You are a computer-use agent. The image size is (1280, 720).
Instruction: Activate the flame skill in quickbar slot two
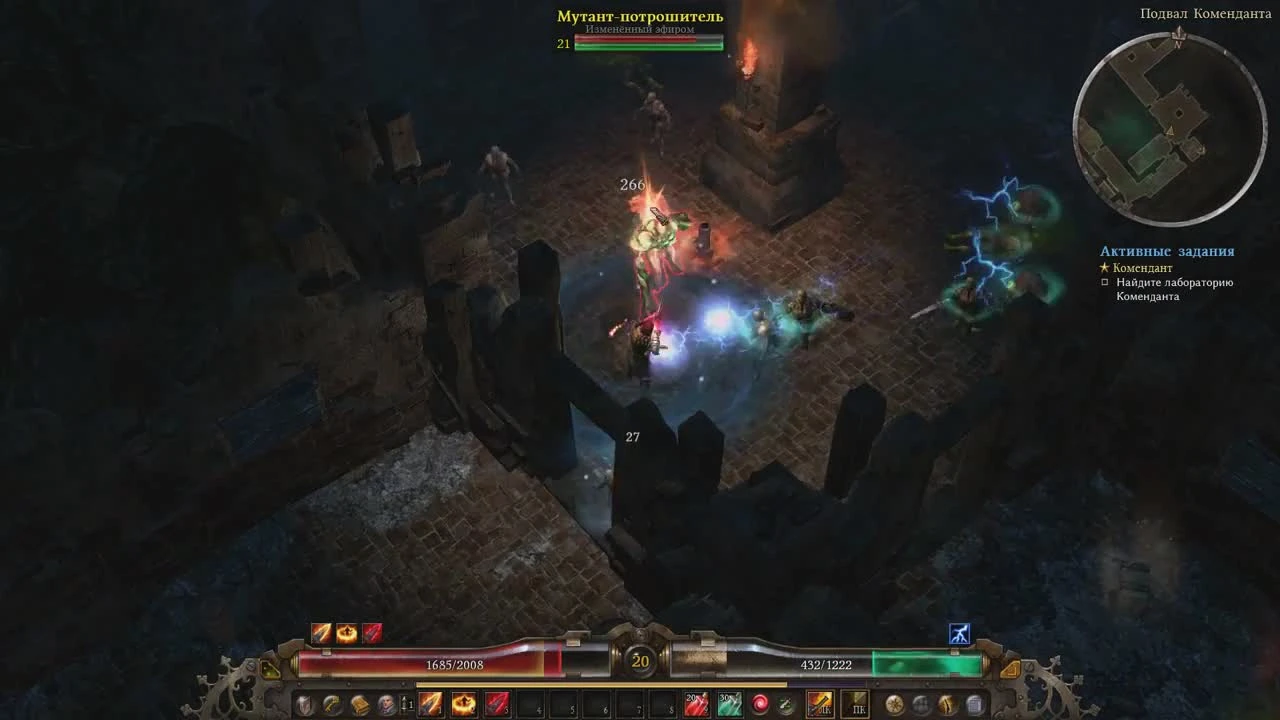point(463,705)
